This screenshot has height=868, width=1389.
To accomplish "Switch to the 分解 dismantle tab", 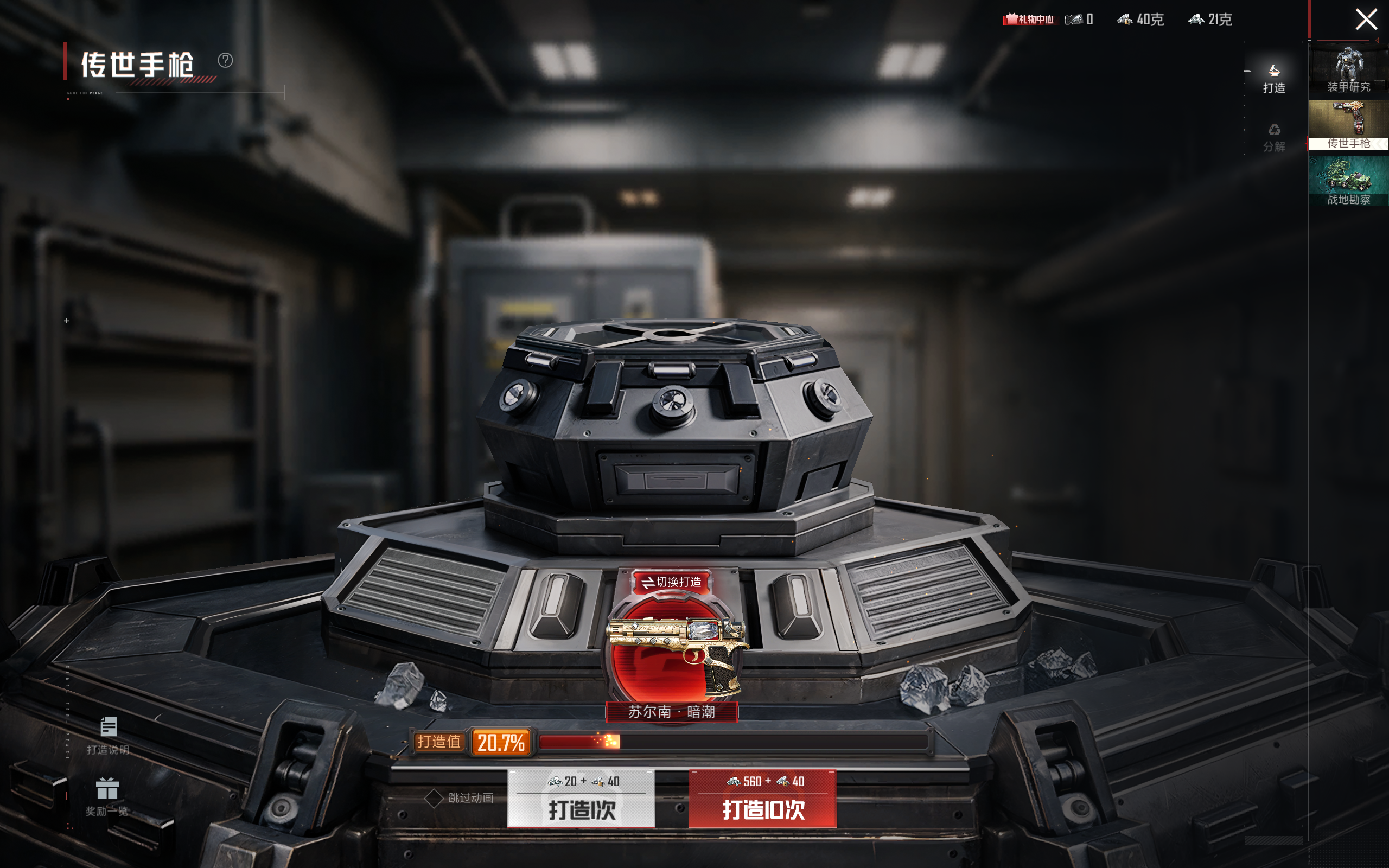I will tap(1273, 138).
